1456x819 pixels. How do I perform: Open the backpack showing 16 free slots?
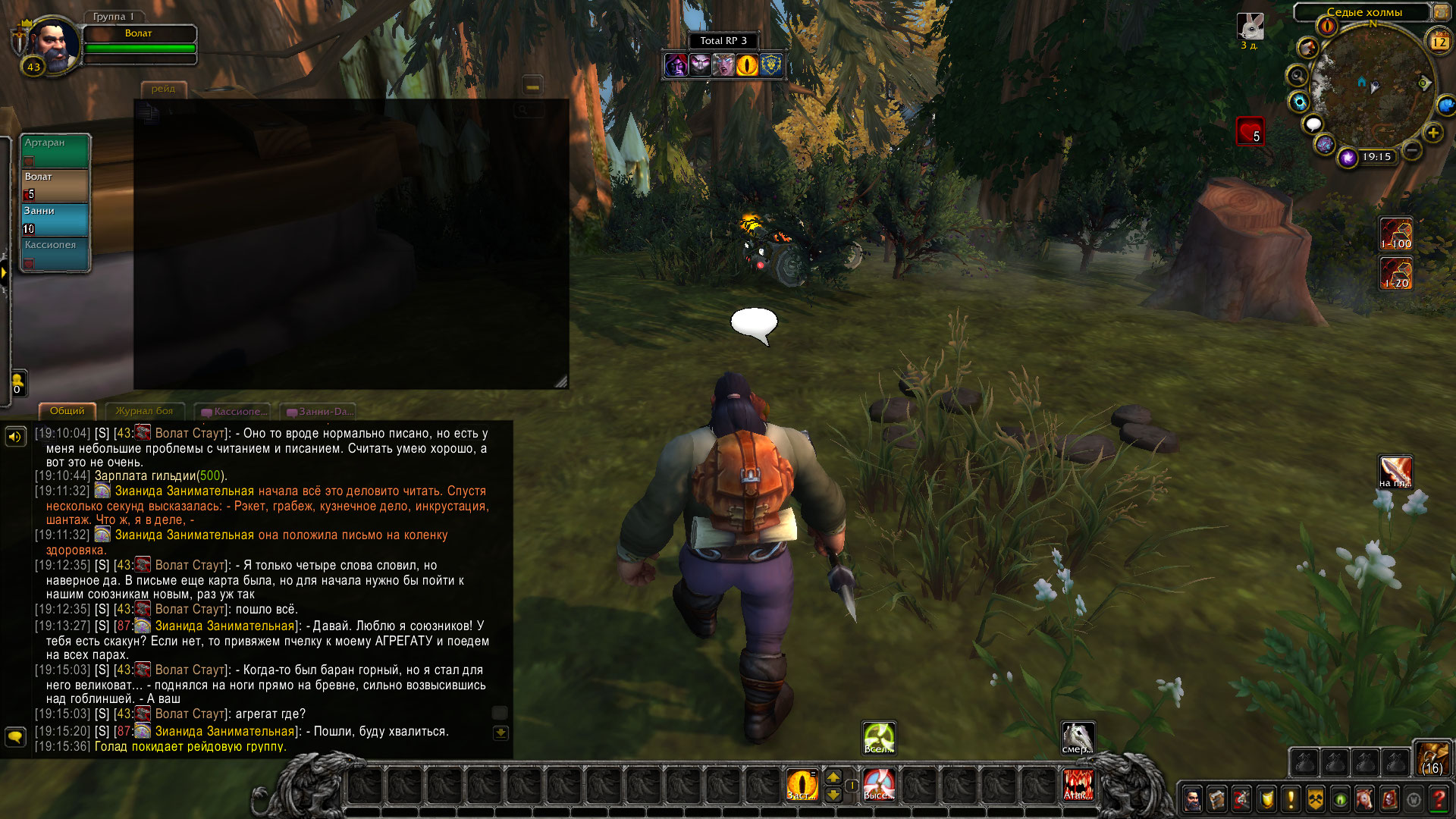click(x=1432, y=758)
